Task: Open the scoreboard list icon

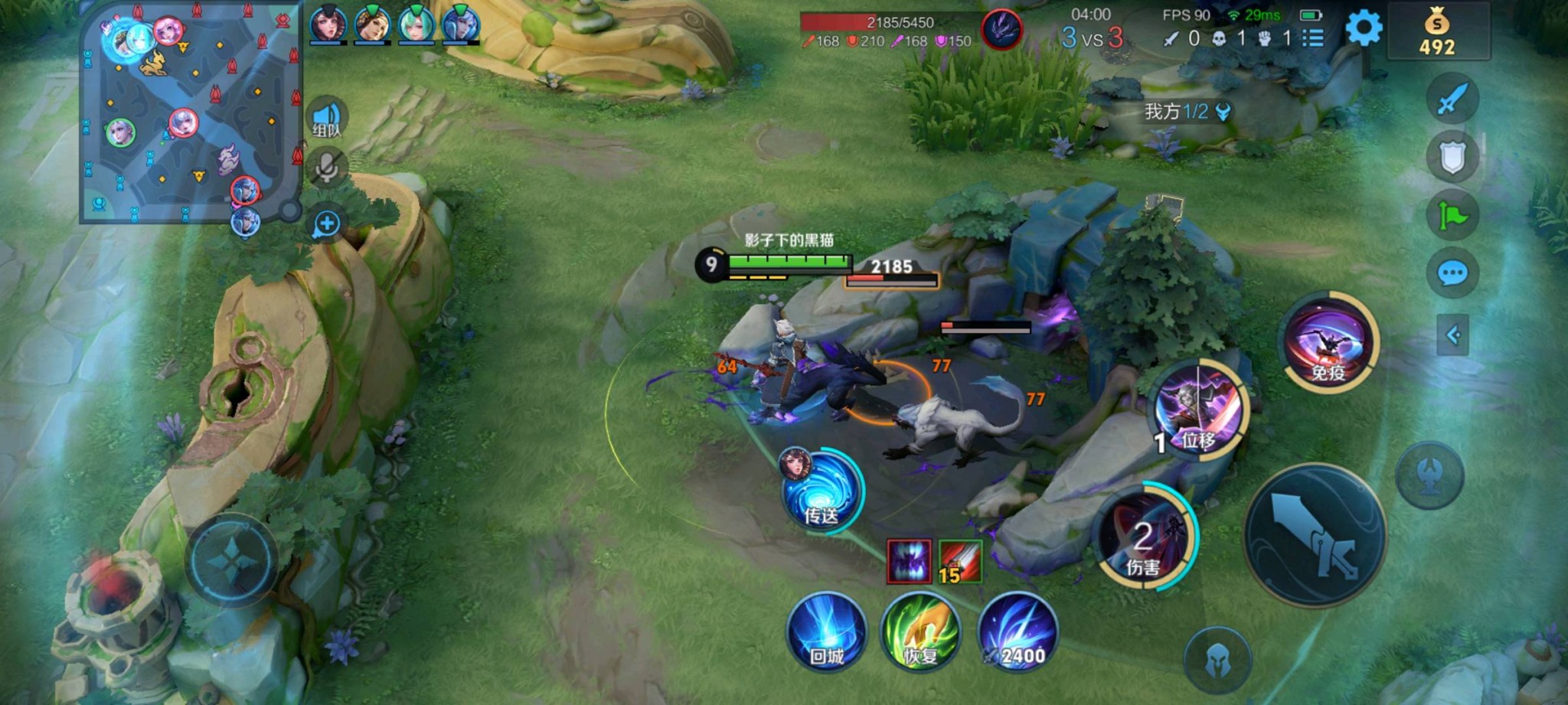Action: tap(1313, 38)
